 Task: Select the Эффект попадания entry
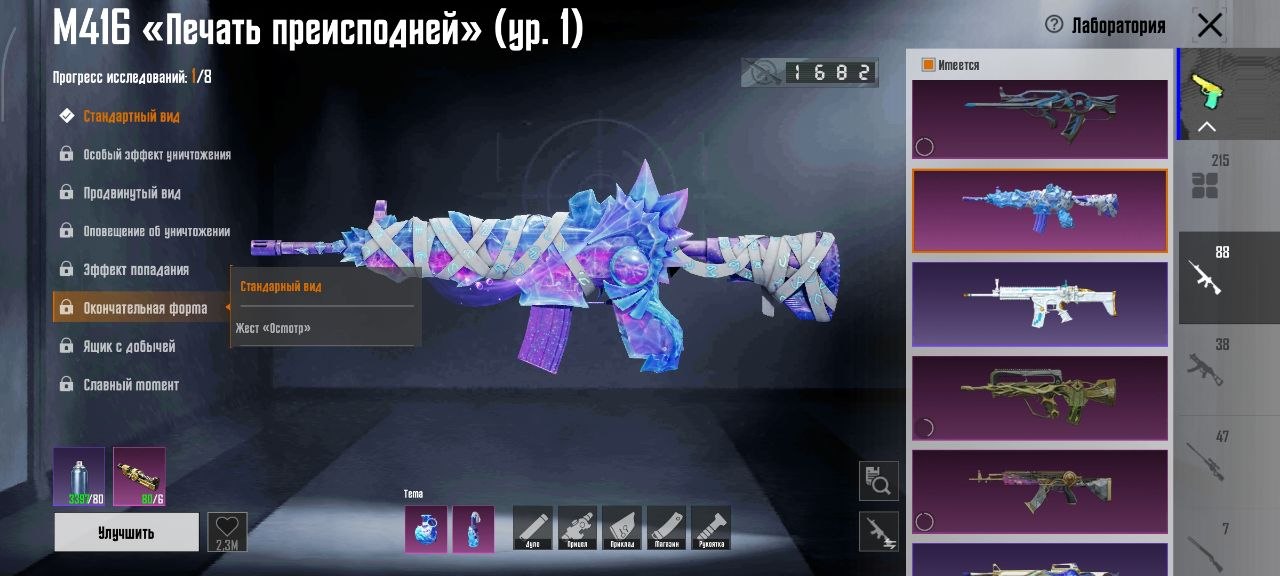tap(135, 270)
